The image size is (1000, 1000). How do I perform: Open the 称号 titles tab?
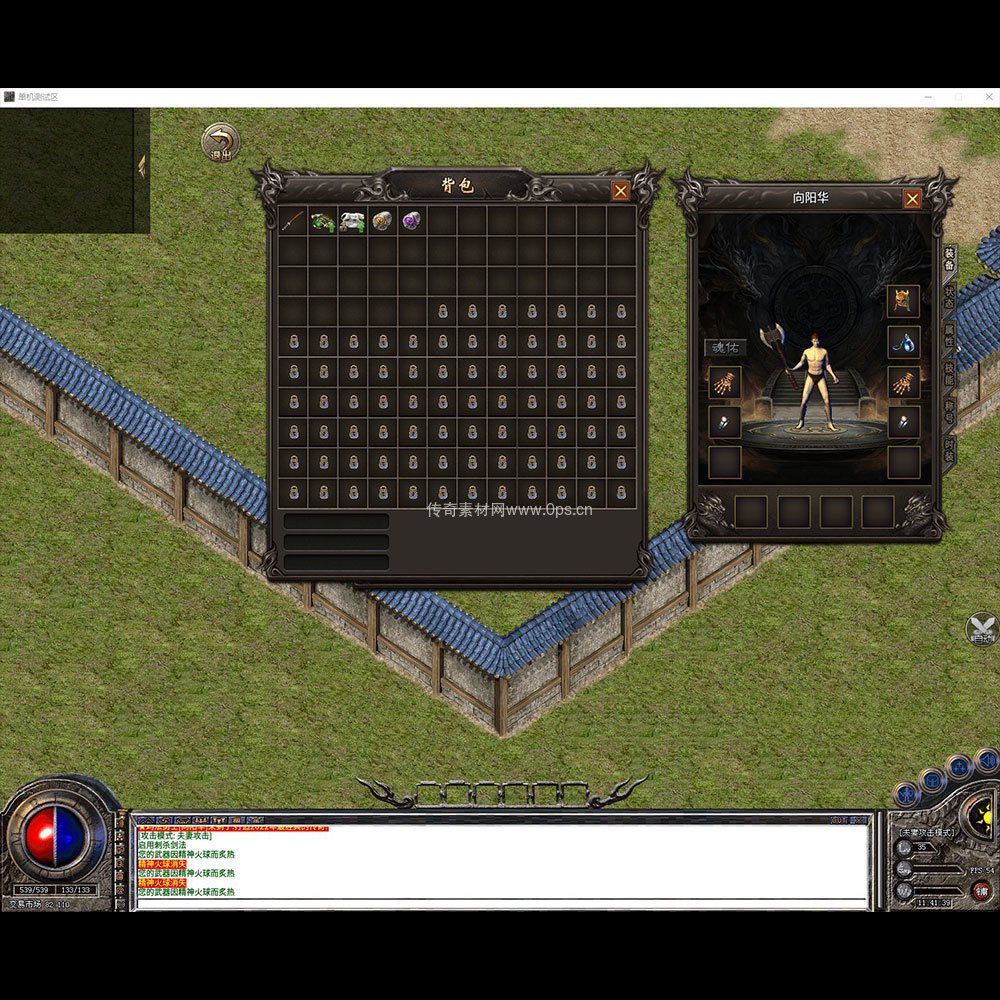(949, 411)
